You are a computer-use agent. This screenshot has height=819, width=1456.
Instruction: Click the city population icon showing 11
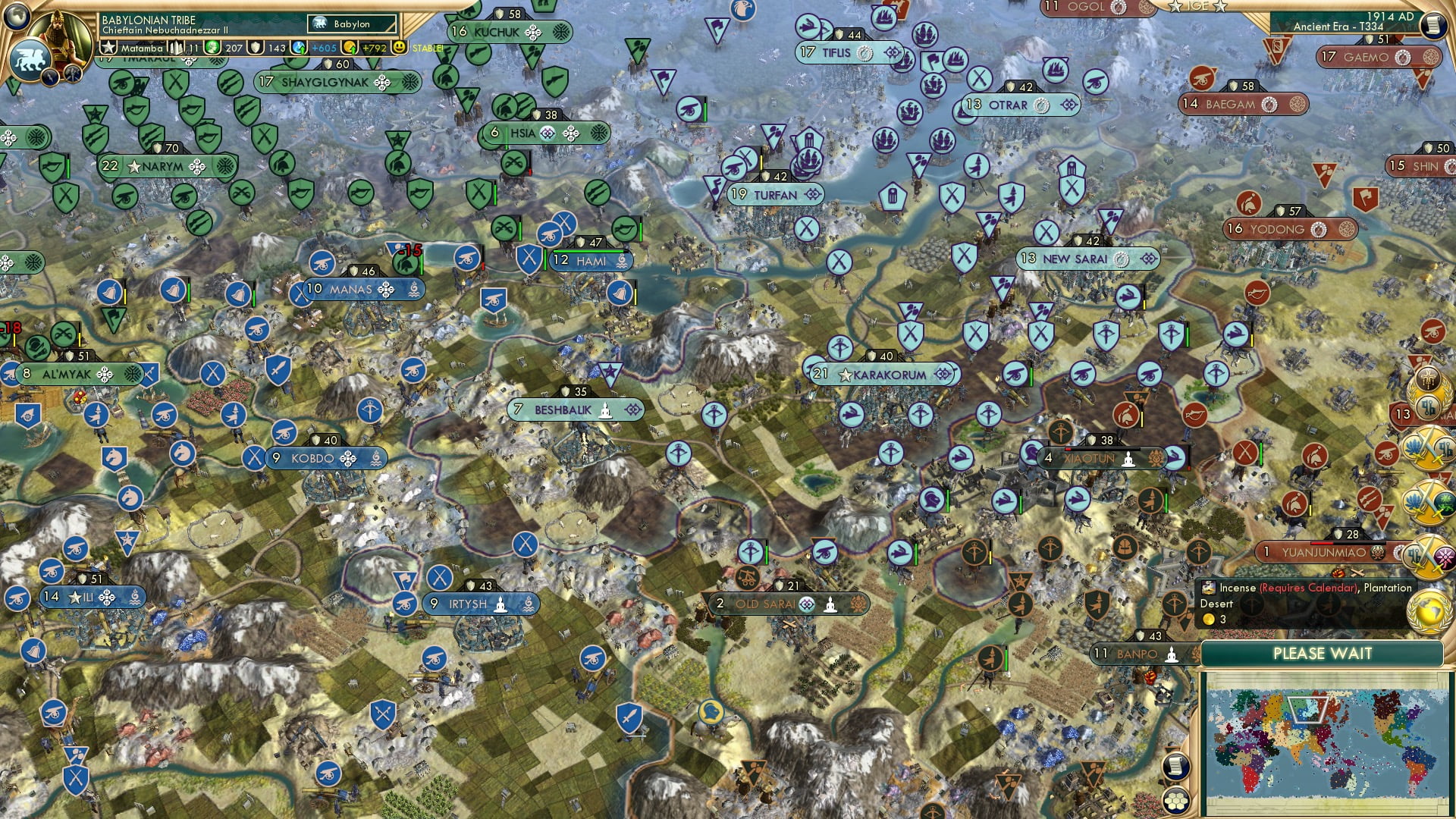pos(176,47)
